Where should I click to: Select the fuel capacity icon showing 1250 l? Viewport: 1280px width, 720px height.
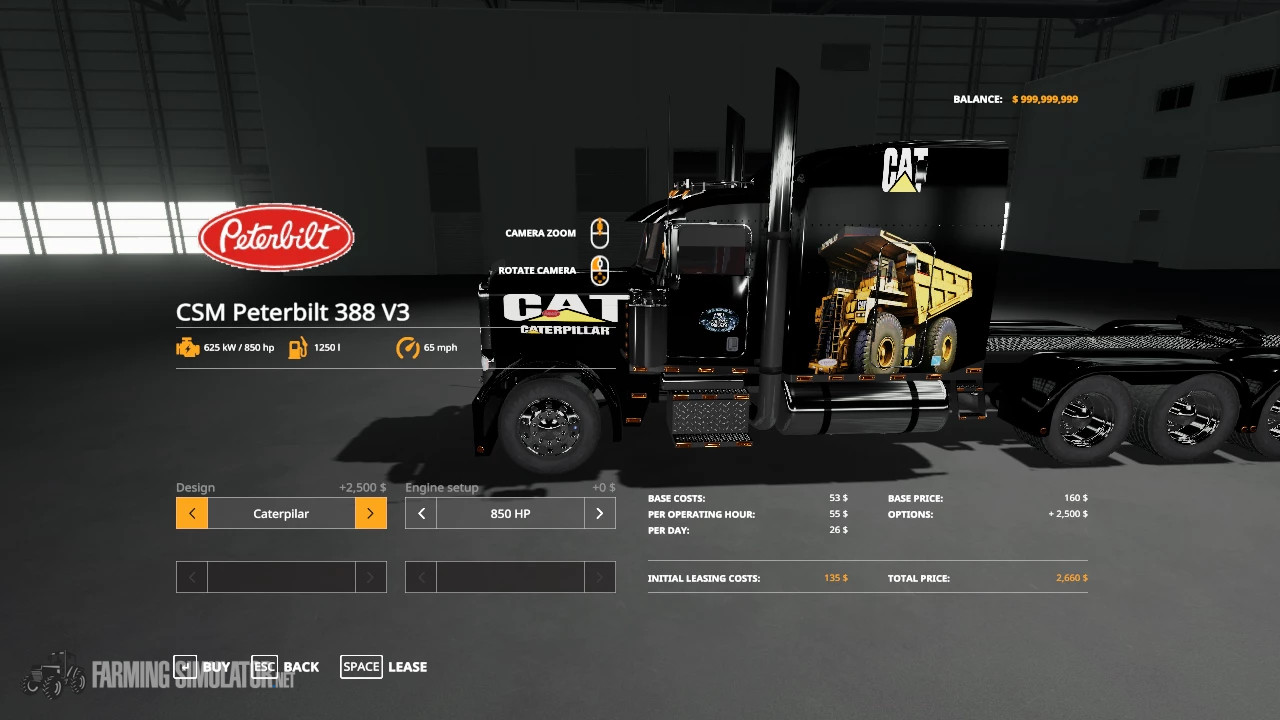[297, 347]
